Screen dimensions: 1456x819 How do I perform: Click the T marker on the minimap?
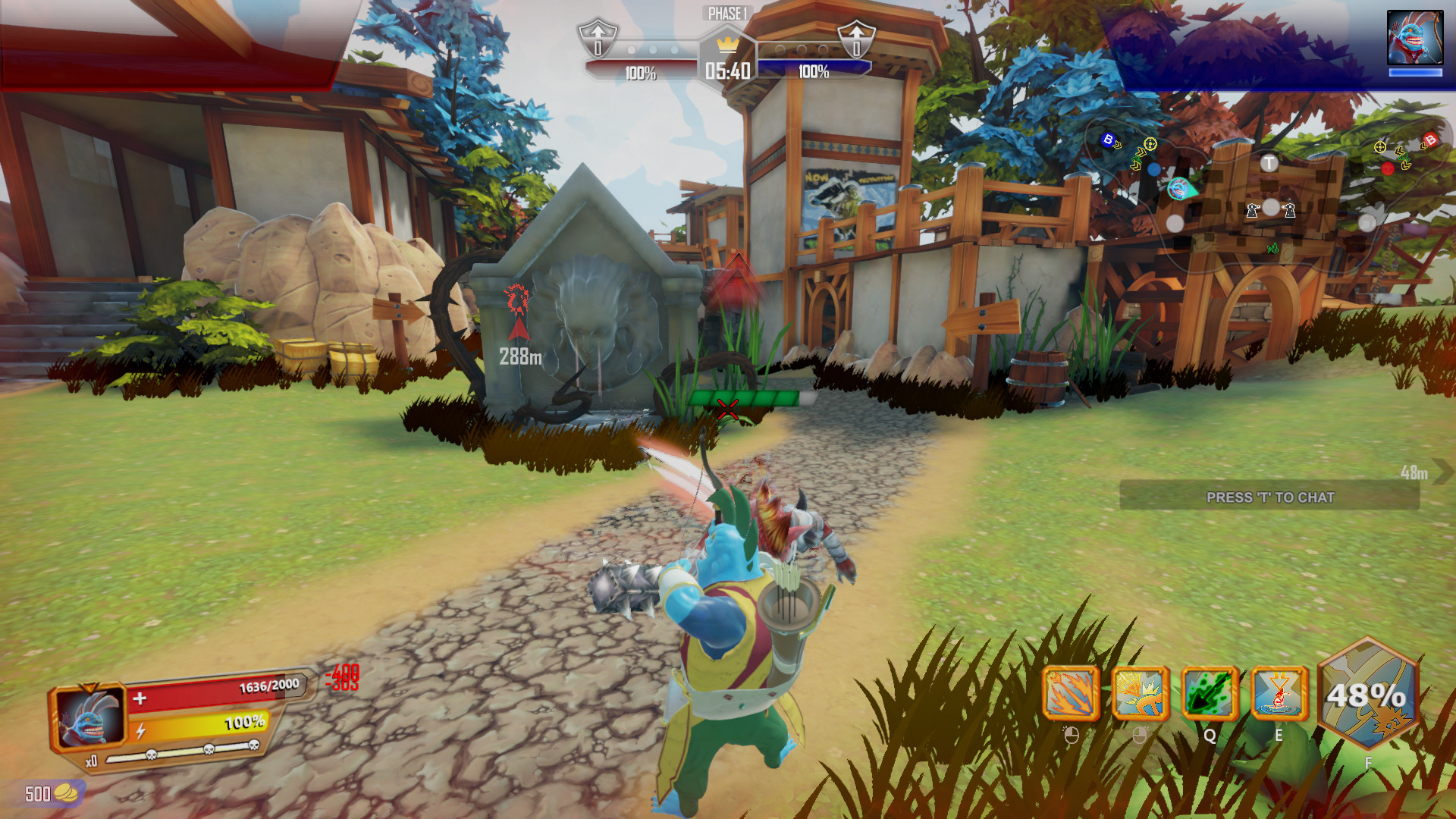(x=1269, y=162)
